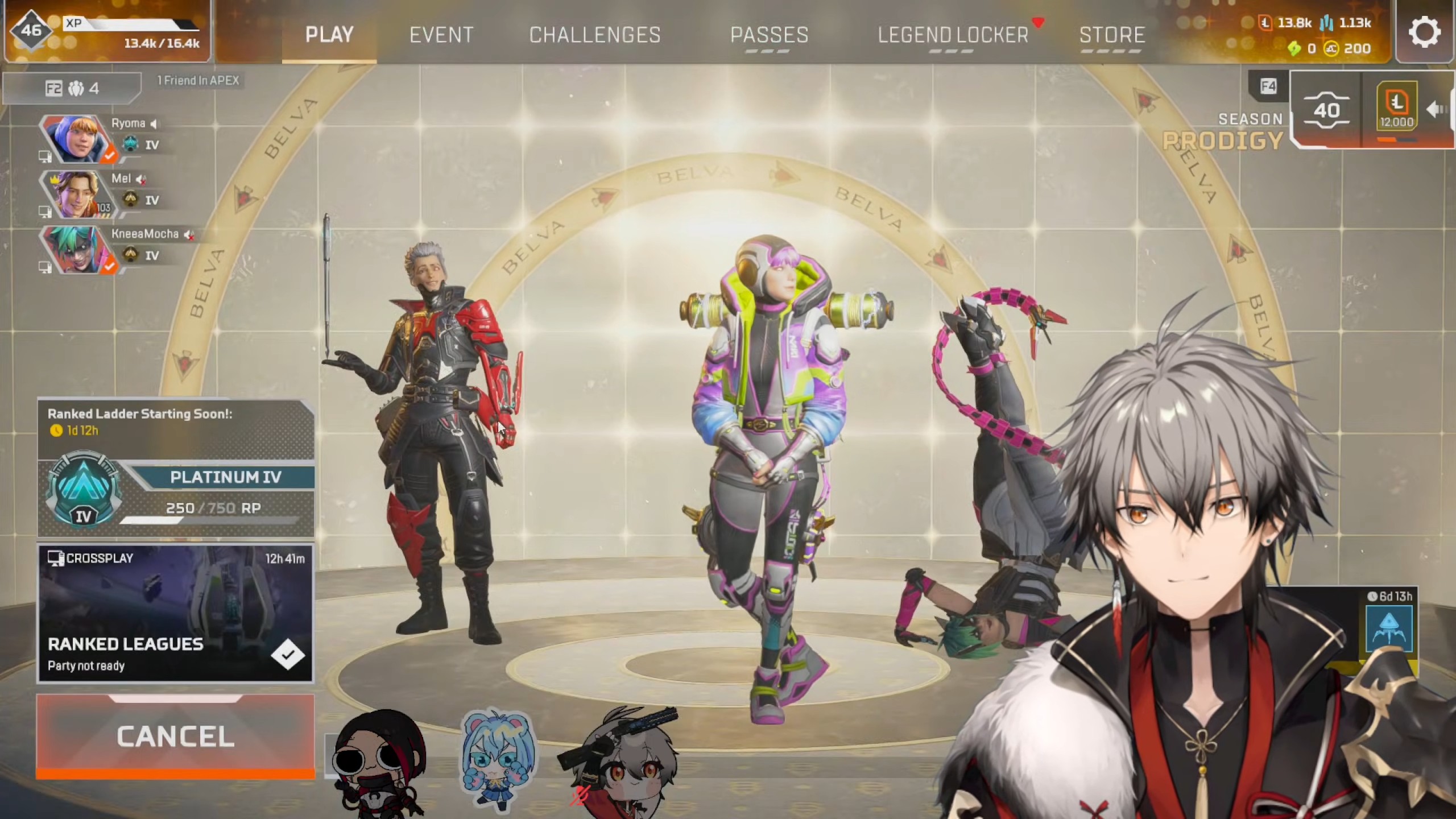Open the Passes tab

[769, 35]
